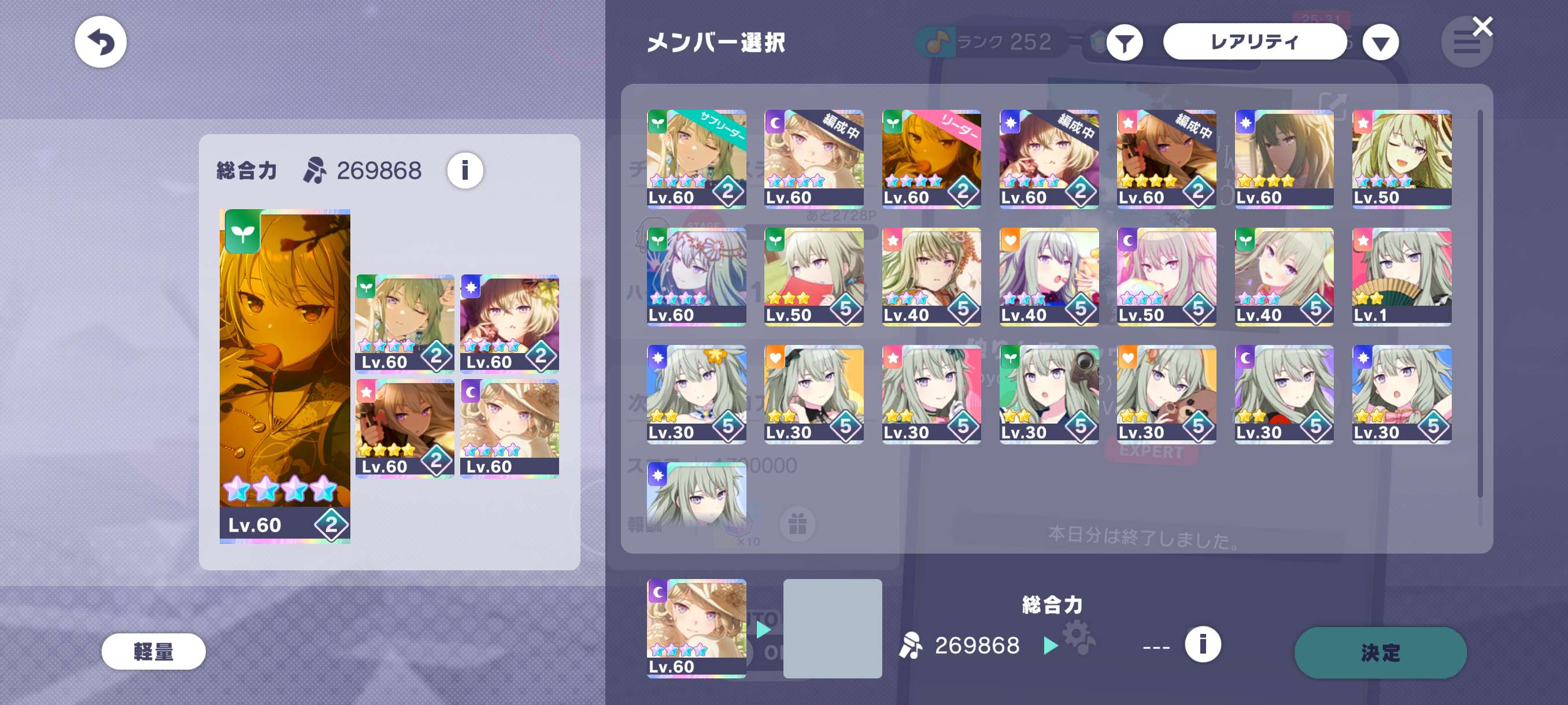This screenshot has width=1568, height=705.
Task: Expand the play triangle next to 269868
Action: tap(1049, 646)
